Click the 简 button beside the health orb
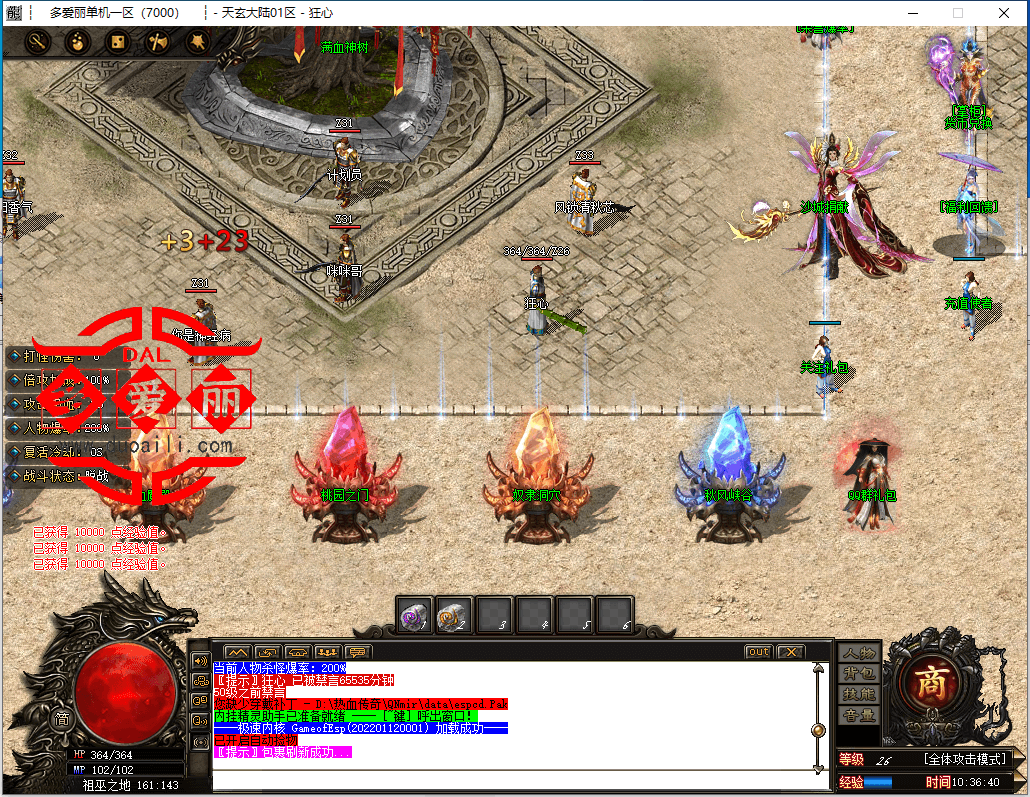 [x=62, y=717]
